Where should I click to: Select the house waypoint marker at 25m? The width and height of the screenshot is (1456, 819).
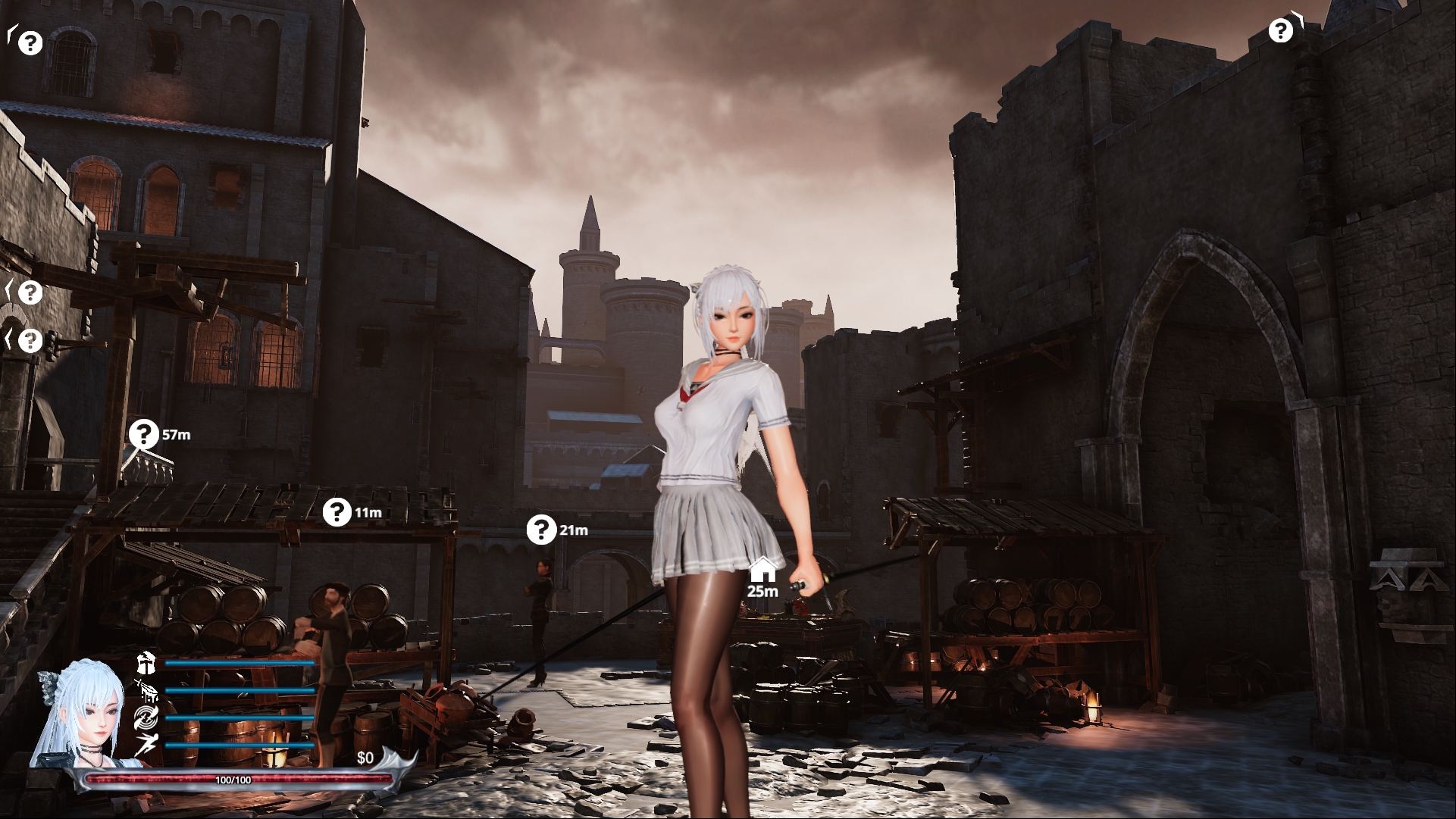[762, 567]
